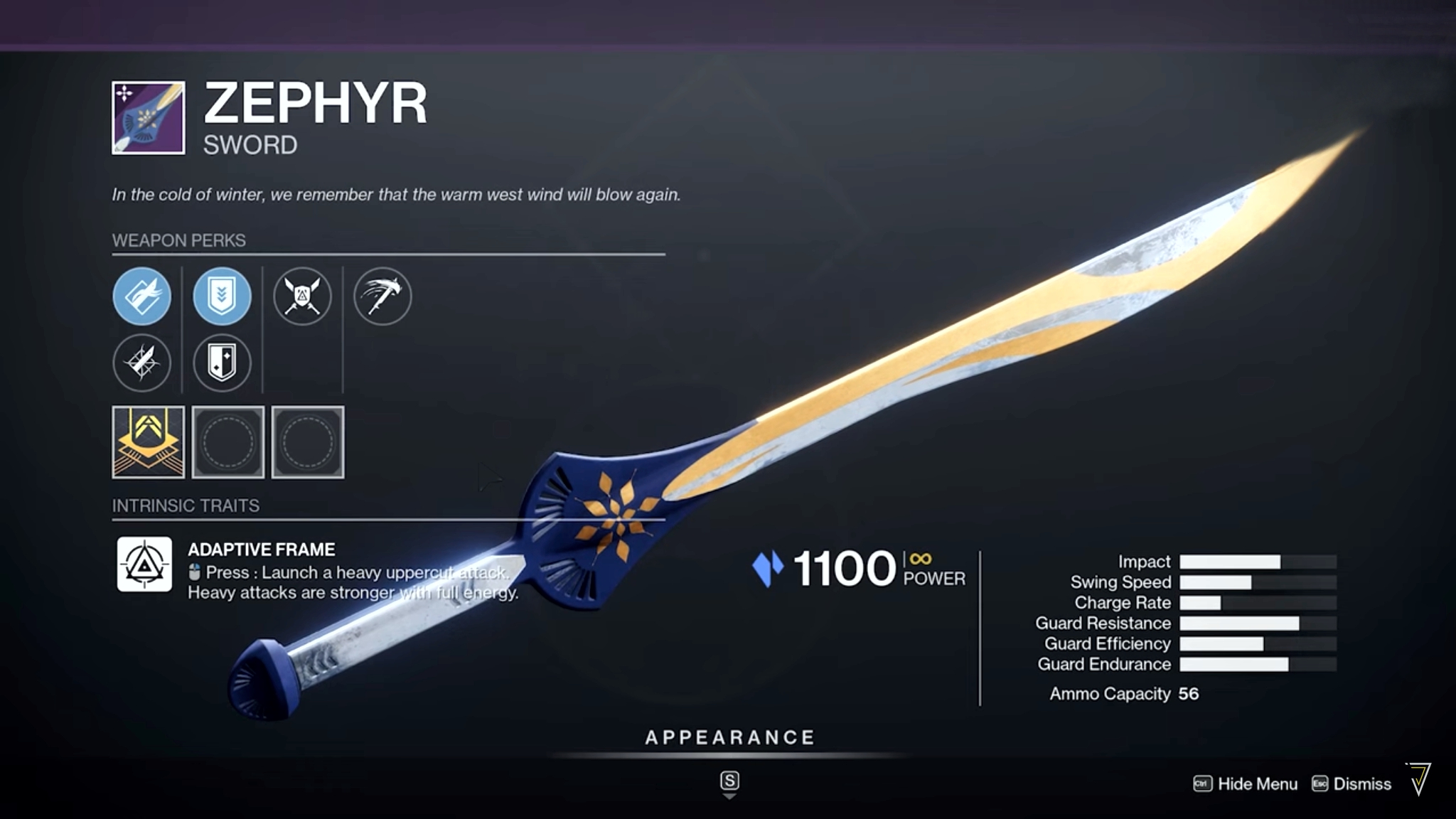Select the highlighted blade perk icon
The width and height of the screenshot is (1456, 819).
142,296
